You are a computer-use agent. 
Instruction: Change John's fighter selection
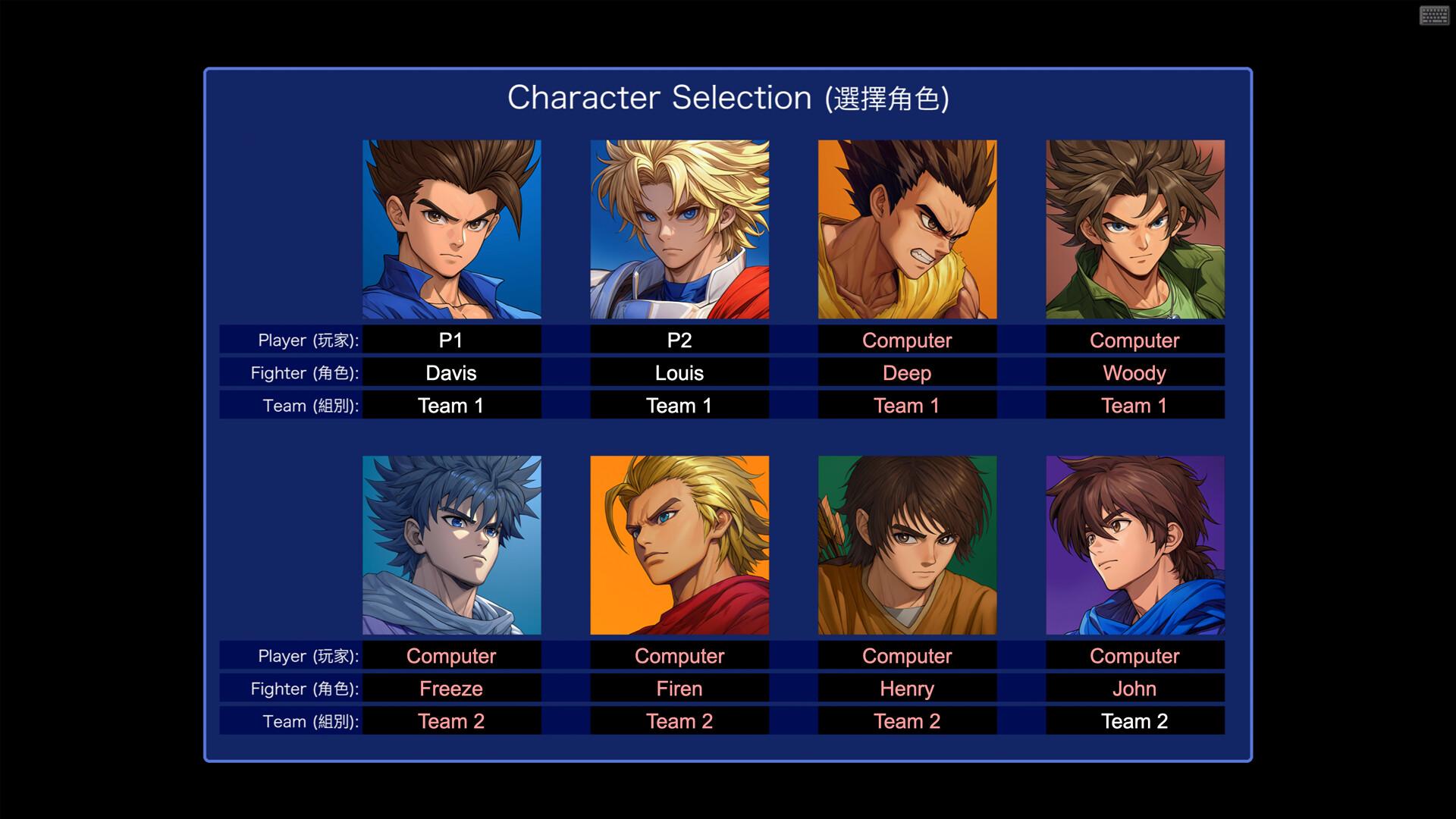(1134, 689)
